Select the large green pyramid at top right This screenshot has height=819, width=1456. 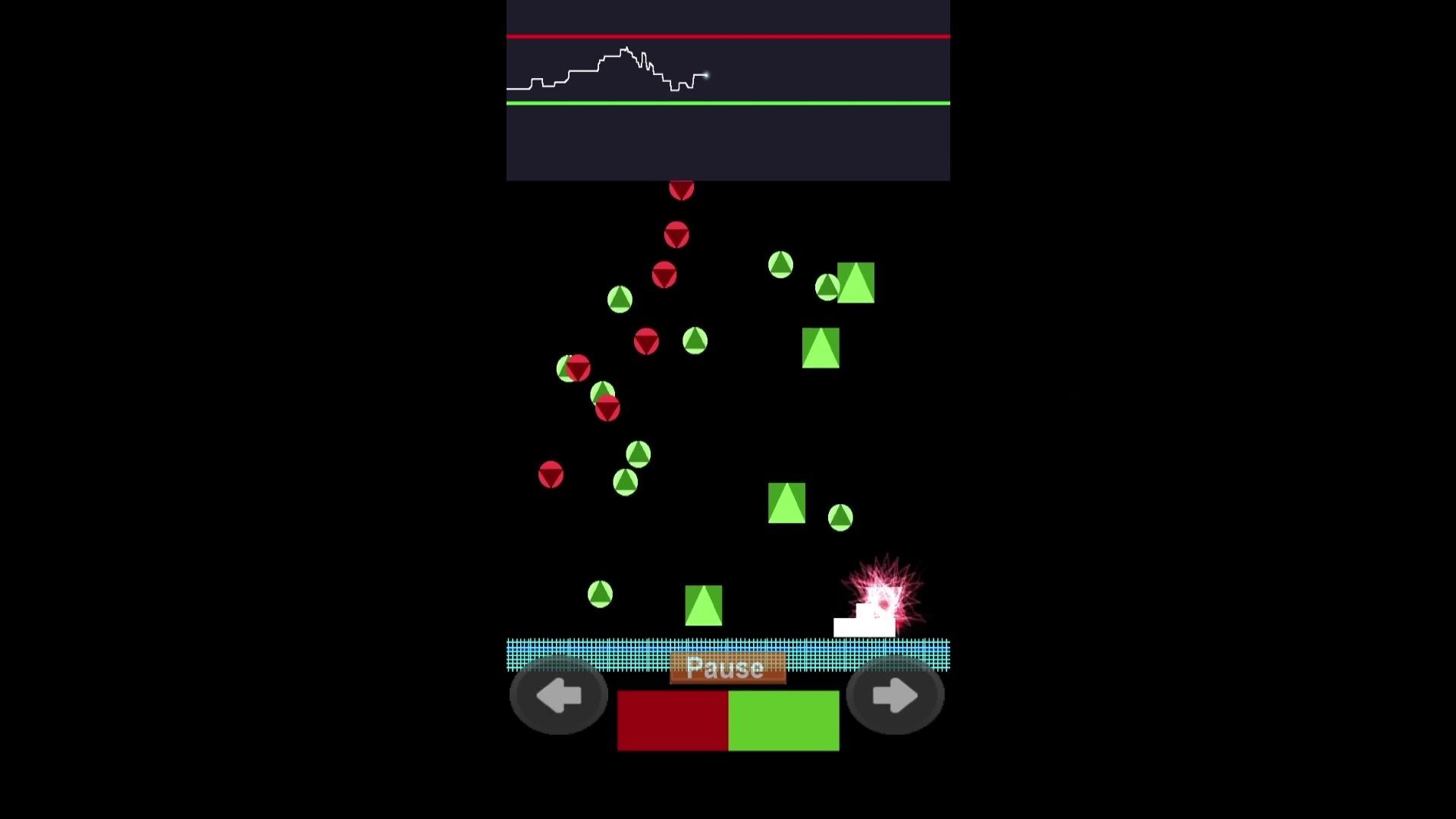pyautogui.click(x=855, y=281)
